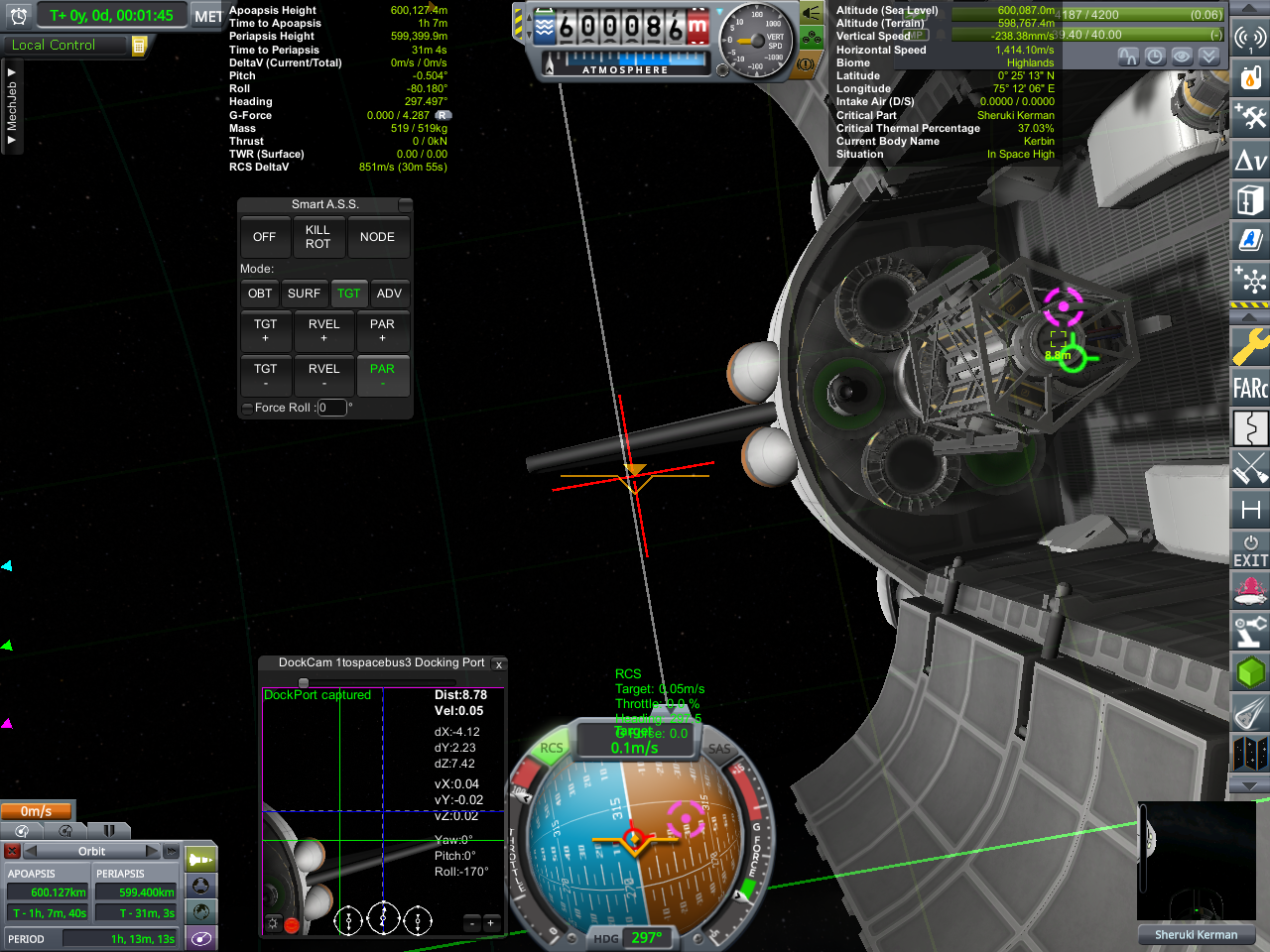
Task: Open the Δv toolbar panel
Action: pos(1250,160)
